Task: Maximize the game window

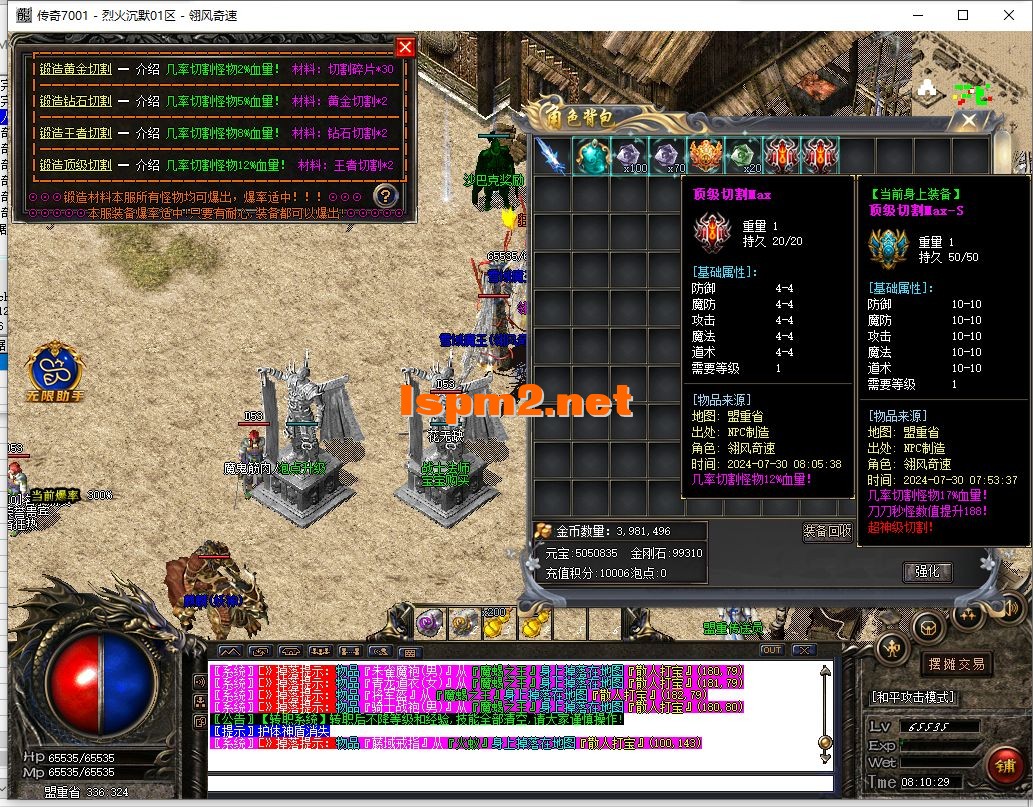Action: [963, 15]
